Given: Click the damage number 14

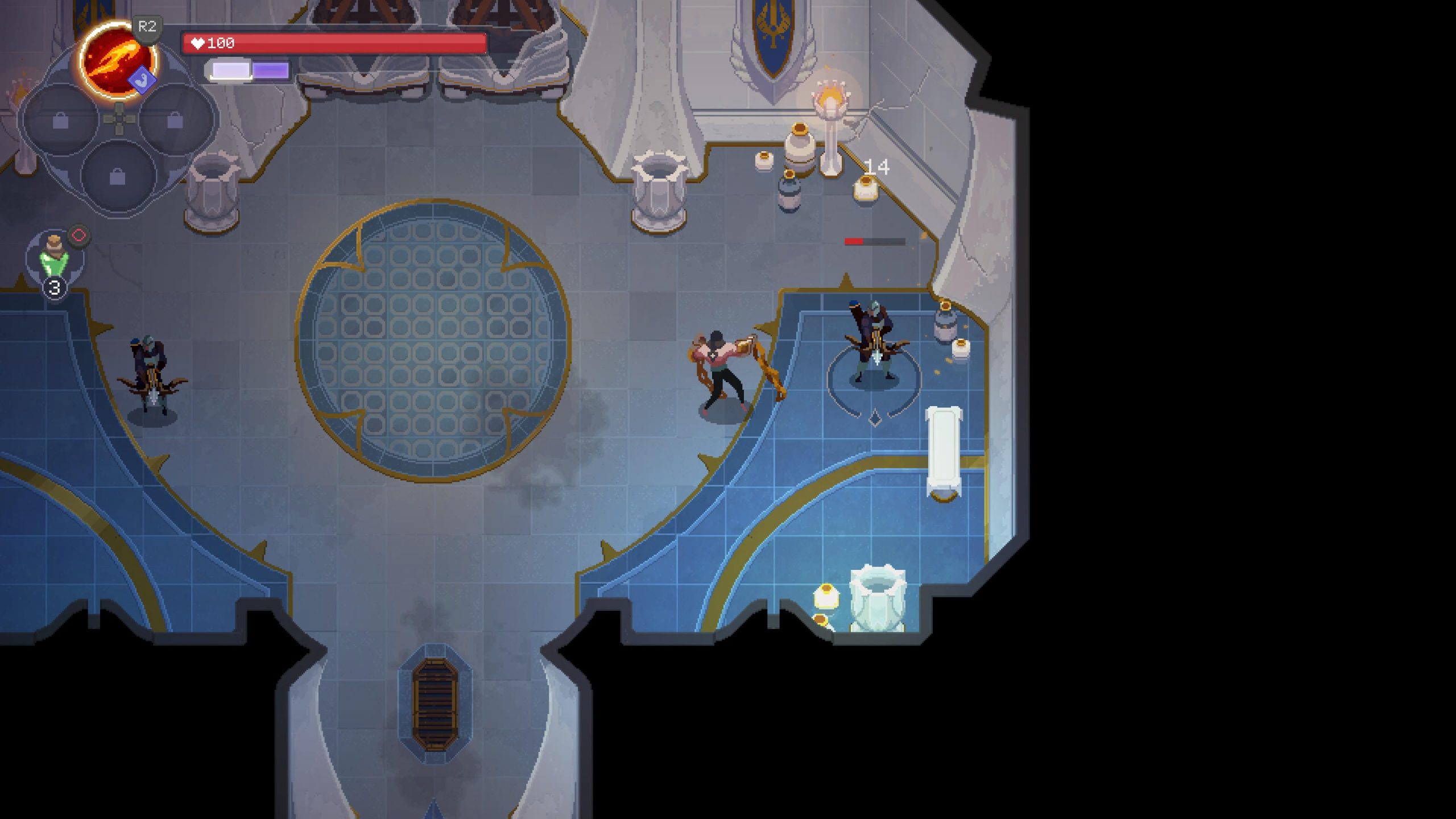Looking at the screenshot, I should point(878,167).
